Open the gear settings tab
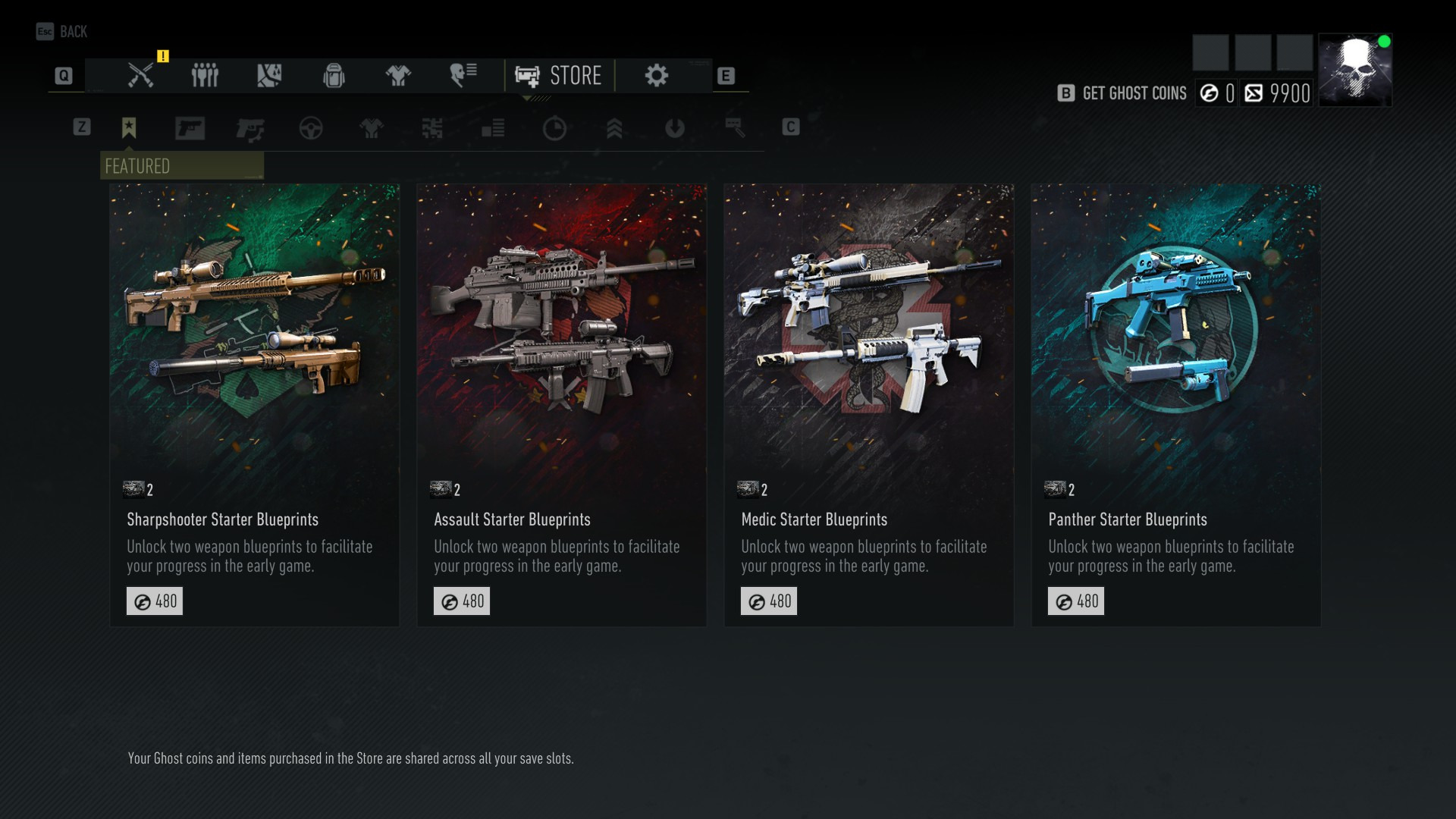Image resolution: width=1456 pixels, height=819 pixels. (x=657, y=76)
